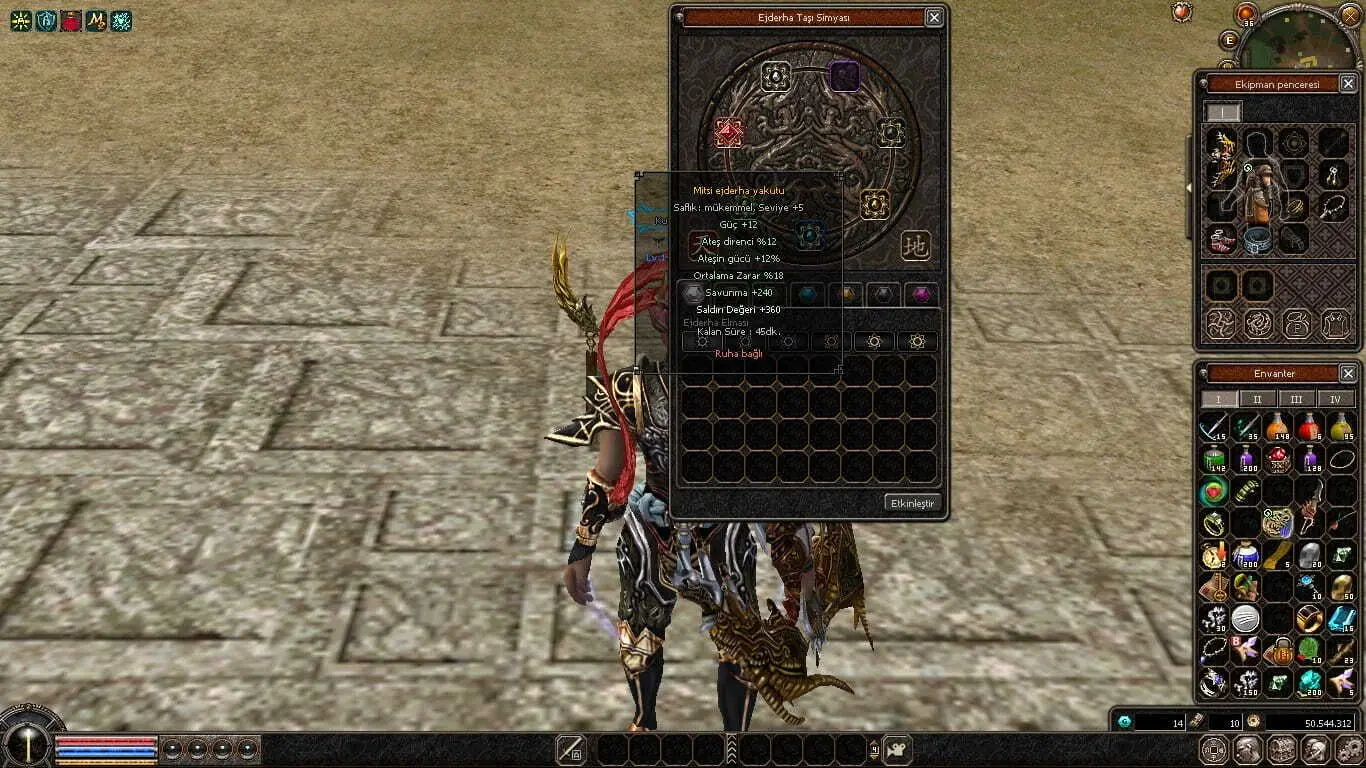Screen dimensions: 1366x768
Task: Select the sword slot on the hotbar
Action: coord(571,749)
